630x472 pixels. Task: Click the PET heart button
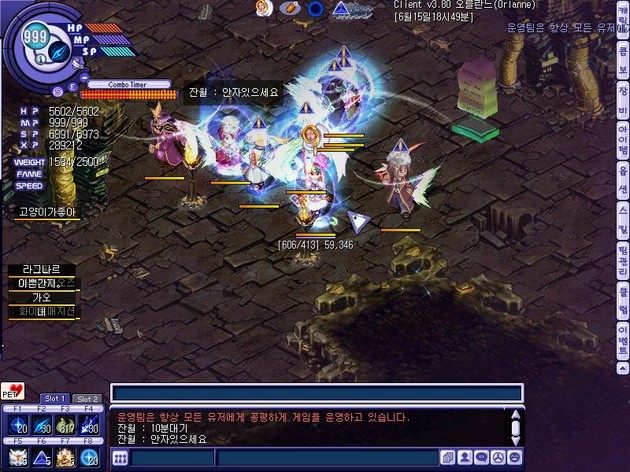coord(13,390)
